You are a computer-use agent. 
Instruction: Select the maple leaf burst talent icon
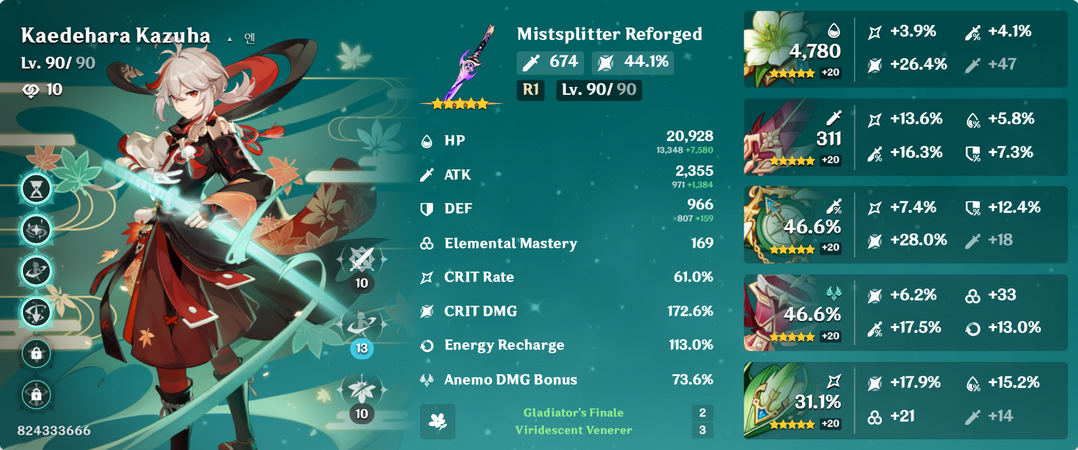pos(361,391)
